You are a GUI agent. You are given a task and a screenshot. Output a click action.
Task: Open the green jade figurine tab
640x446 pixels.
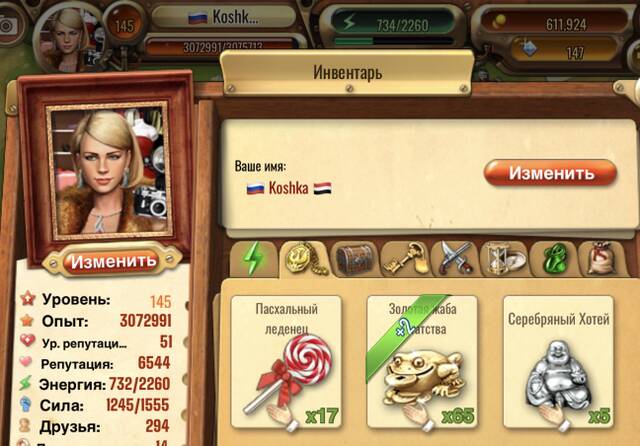click(552, 258)
